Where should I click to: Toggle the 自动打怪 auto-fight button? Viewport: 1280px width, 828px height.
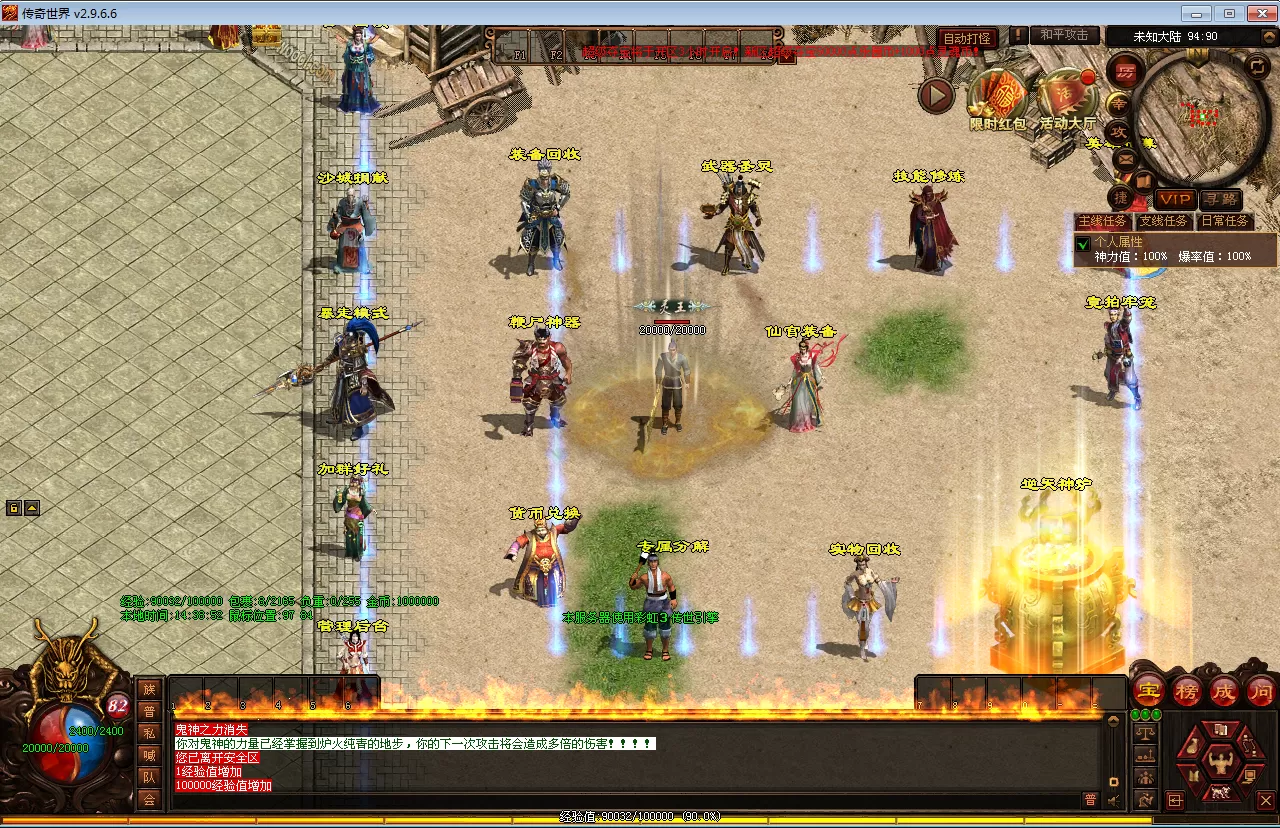[967, 38]
